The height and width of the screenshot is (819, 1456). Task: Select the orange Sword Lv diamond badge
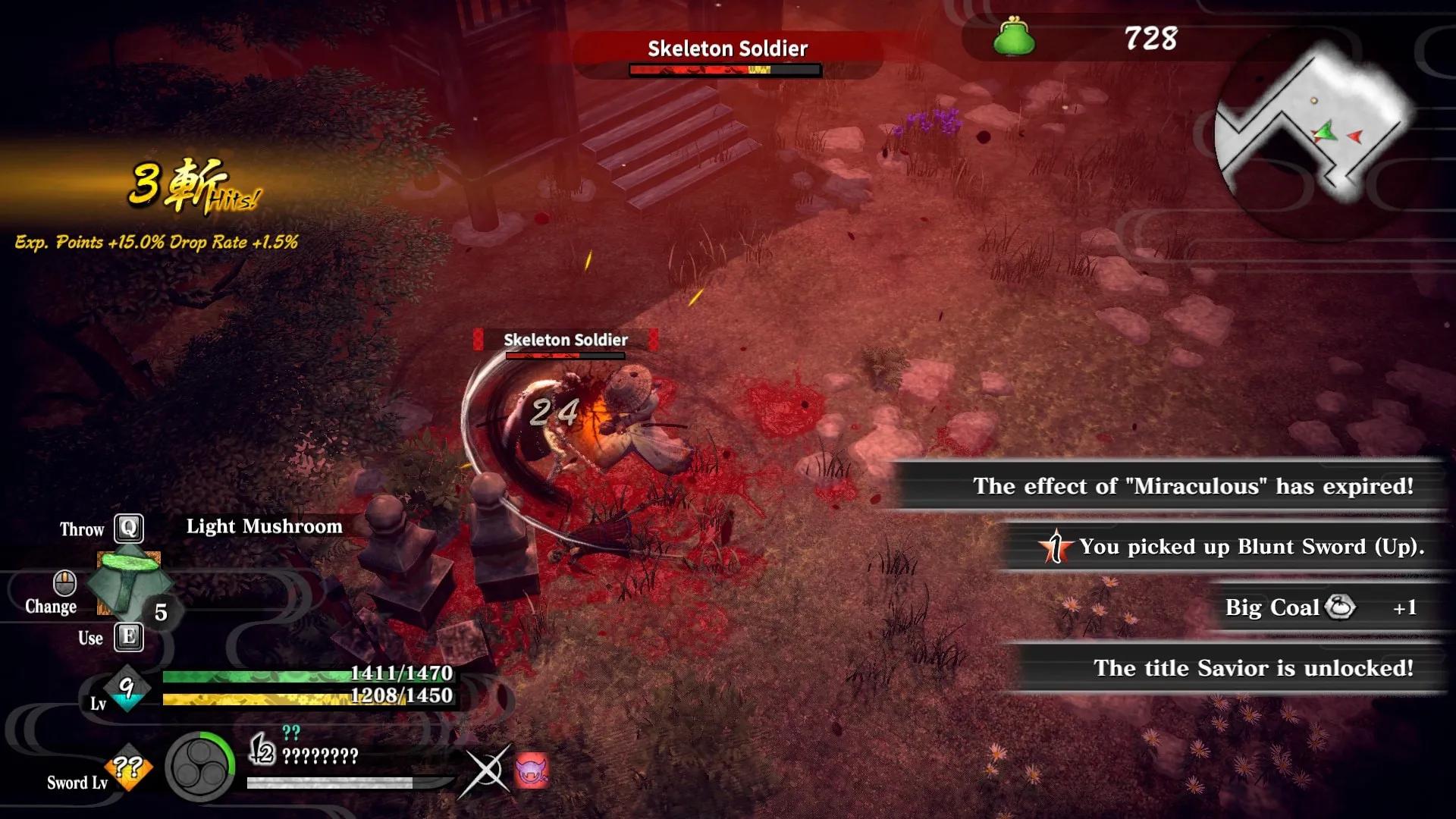point(129,767)
